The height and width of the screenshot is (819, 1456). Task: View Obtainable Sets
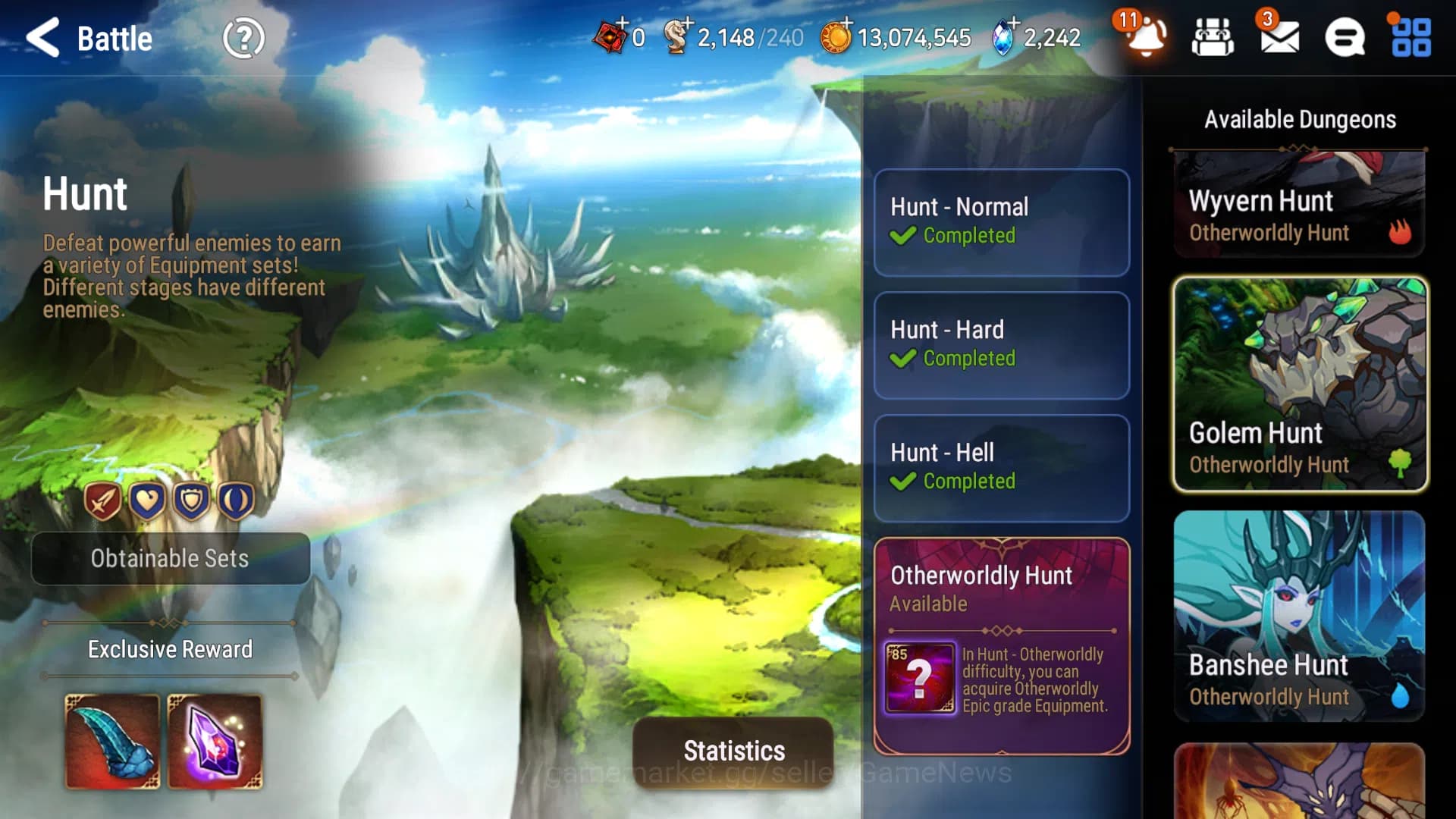click(x=170, y=559)
